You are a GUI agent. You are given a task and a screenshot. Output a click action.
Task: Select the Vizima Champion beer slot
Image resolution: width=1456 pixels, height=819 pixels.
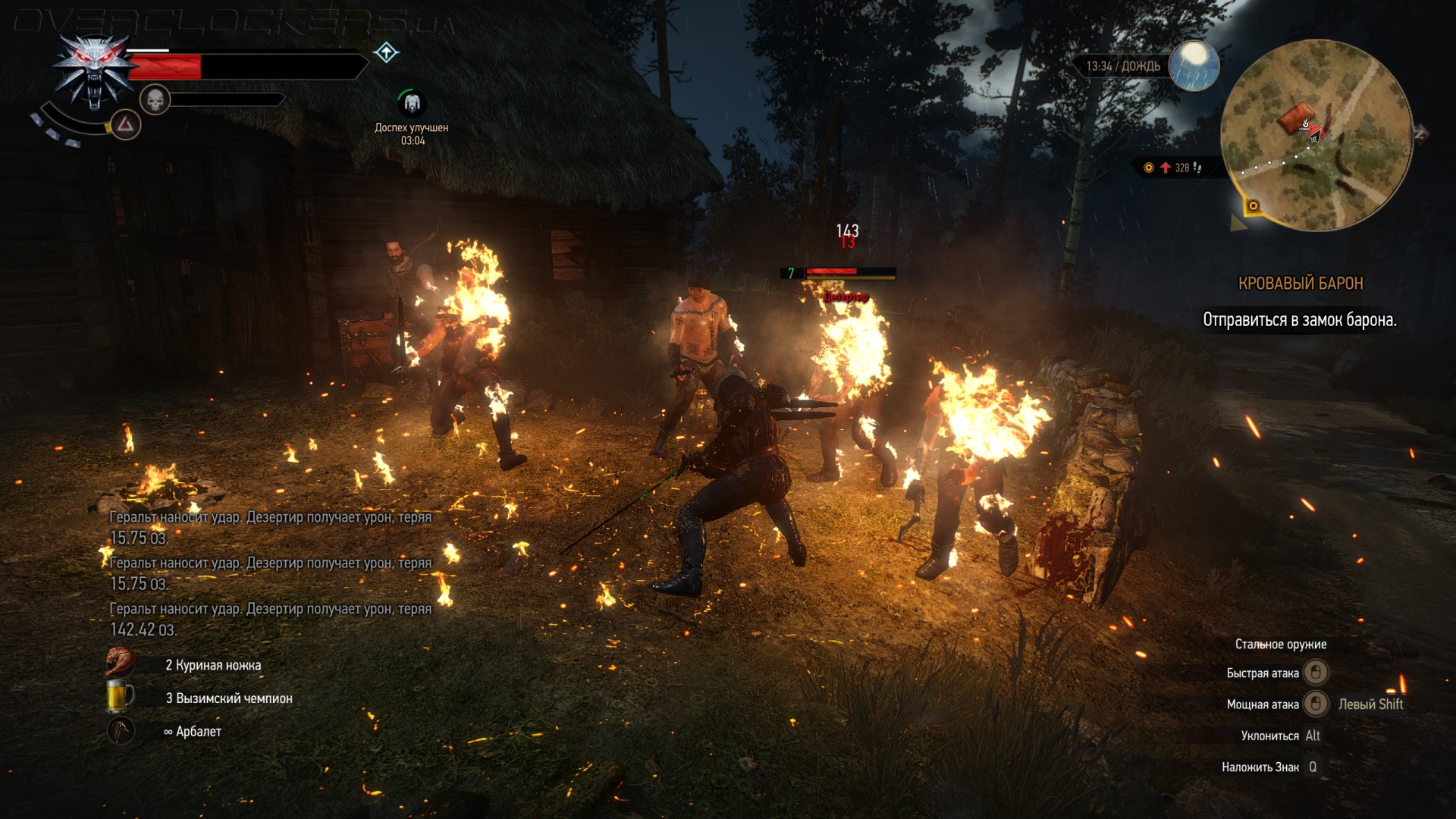point(121,697)
